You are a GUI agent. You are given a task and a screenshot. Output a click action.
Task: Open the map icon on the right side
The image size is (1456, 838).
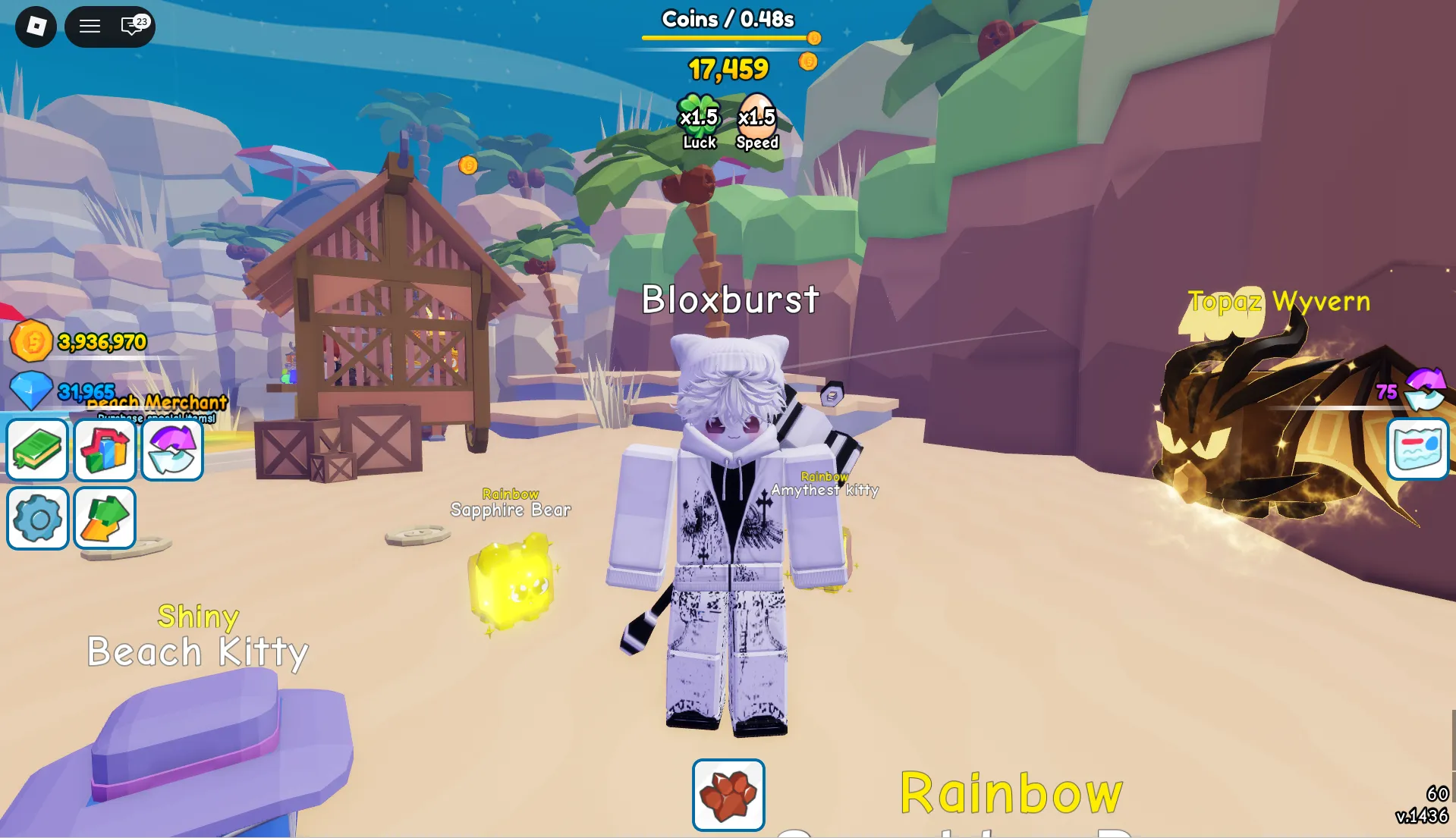pyautogui.click(x=1418, y=449)
